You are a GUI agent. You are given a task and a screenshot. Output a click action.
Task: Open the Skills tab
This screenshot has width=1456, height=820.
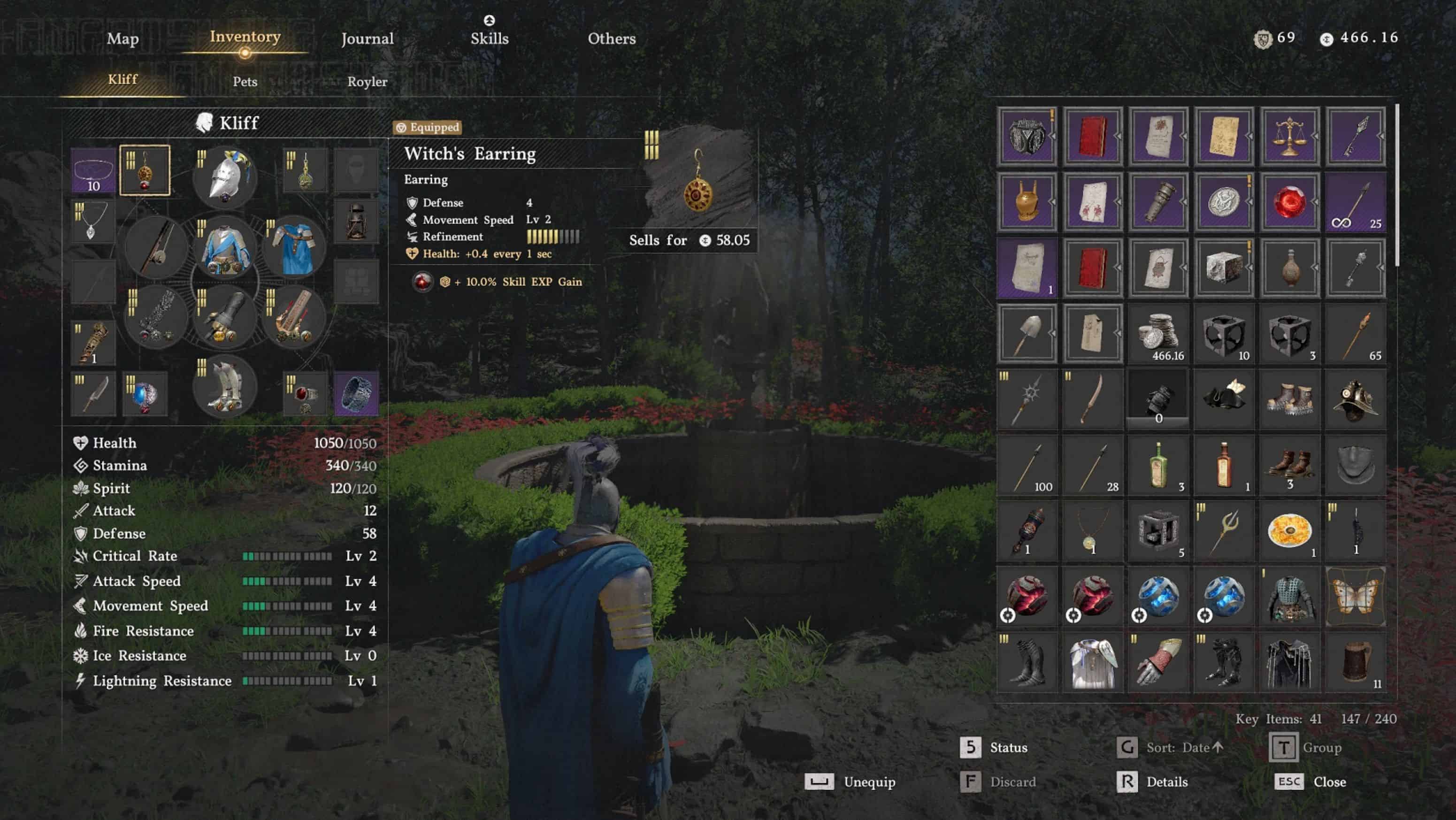click(490, 38)
